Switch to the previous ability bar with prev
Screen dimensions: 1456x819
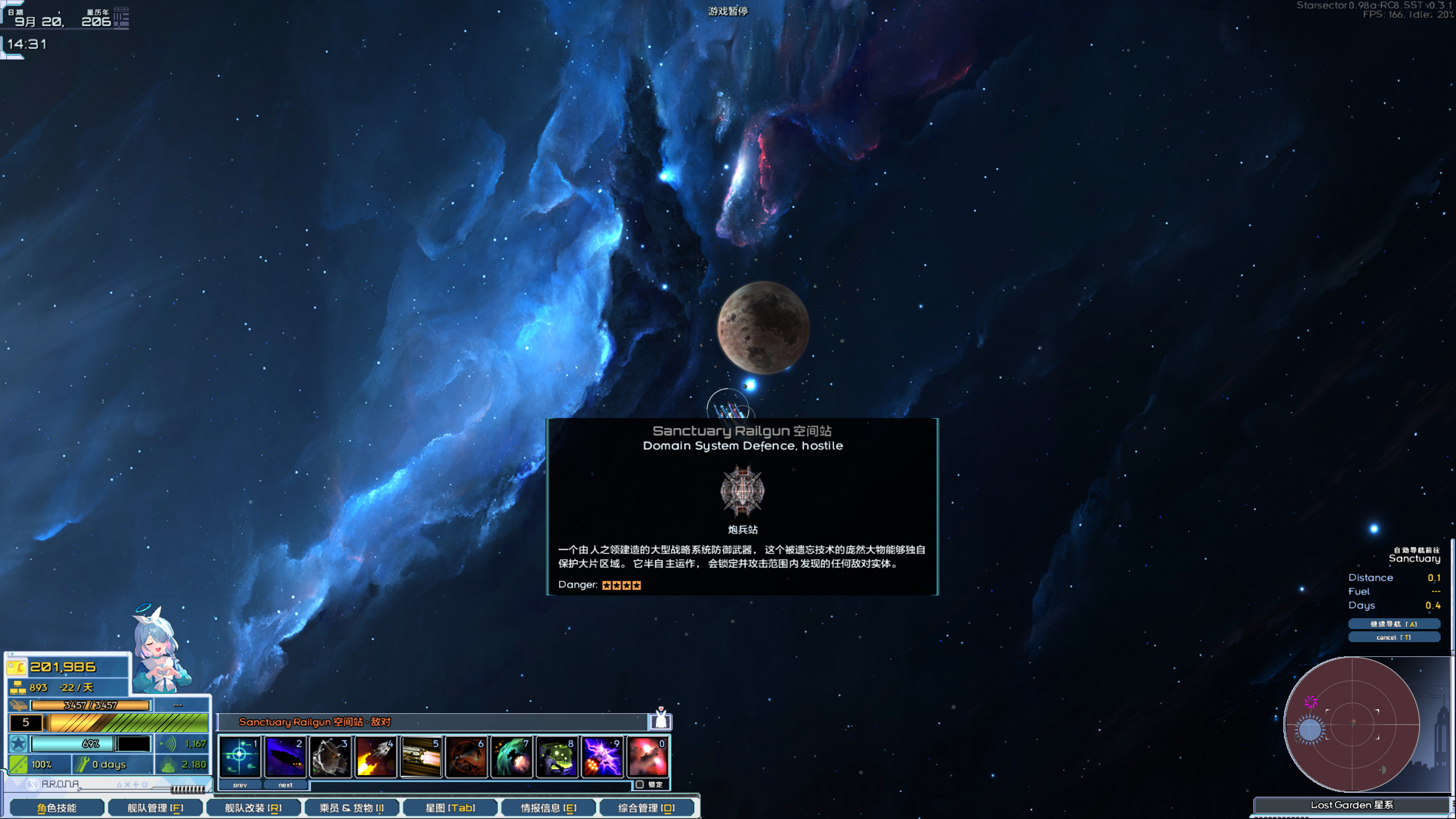click(240, 785)
